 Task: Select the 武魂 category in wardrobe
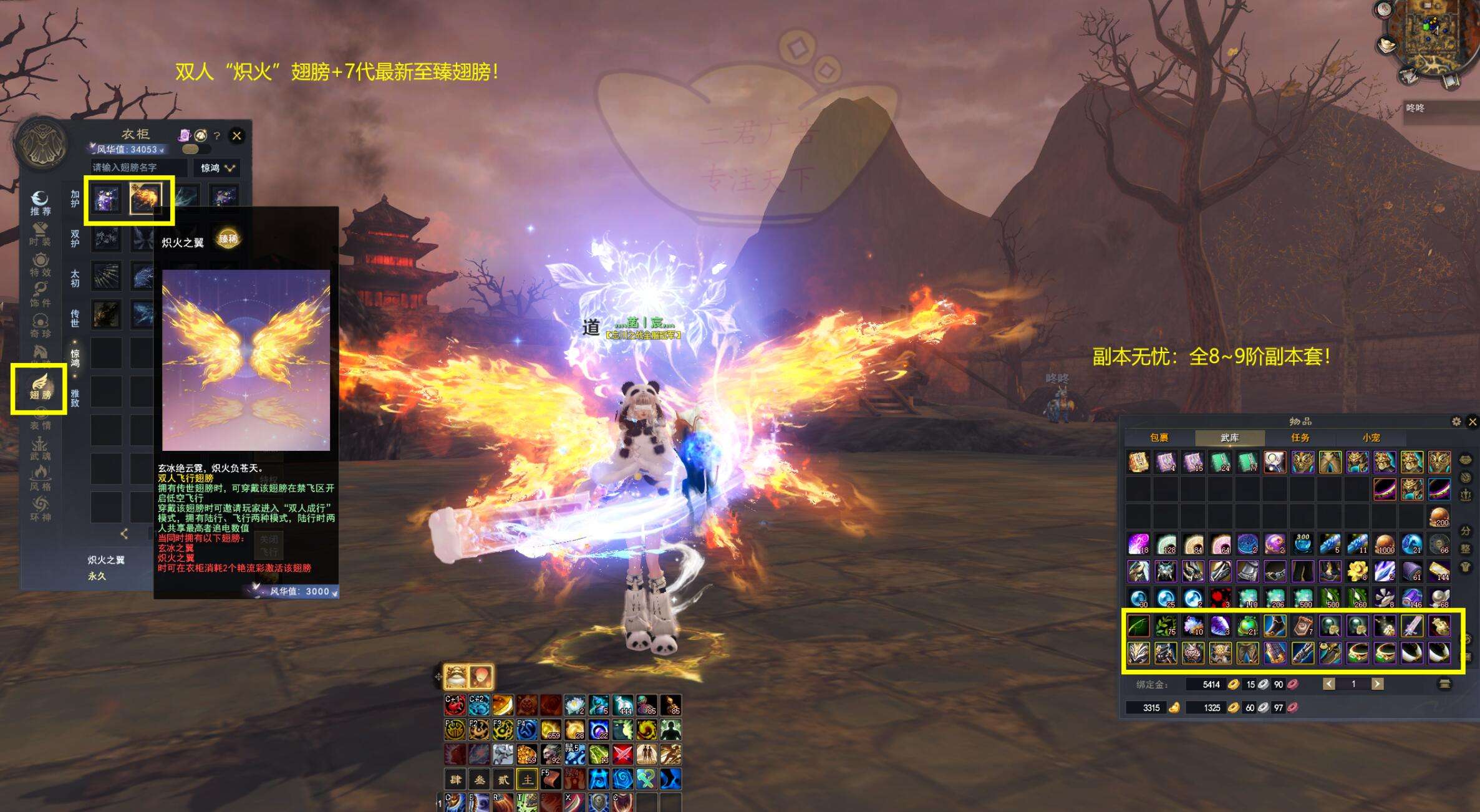point(40,448)
